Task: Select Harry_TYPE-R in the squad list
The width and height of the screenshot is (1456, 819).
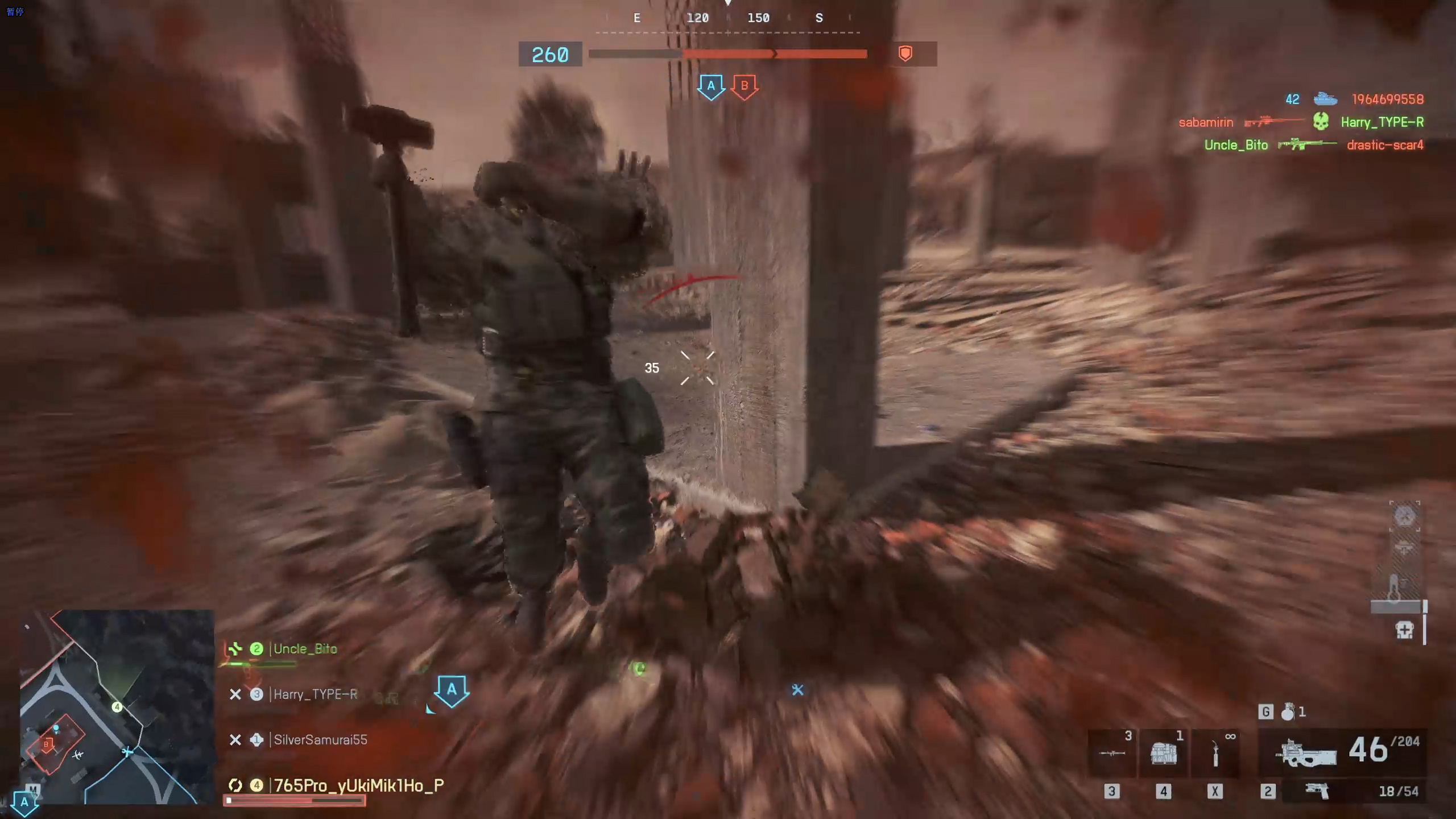Action: pyautogui.click(x=315, y=694)
